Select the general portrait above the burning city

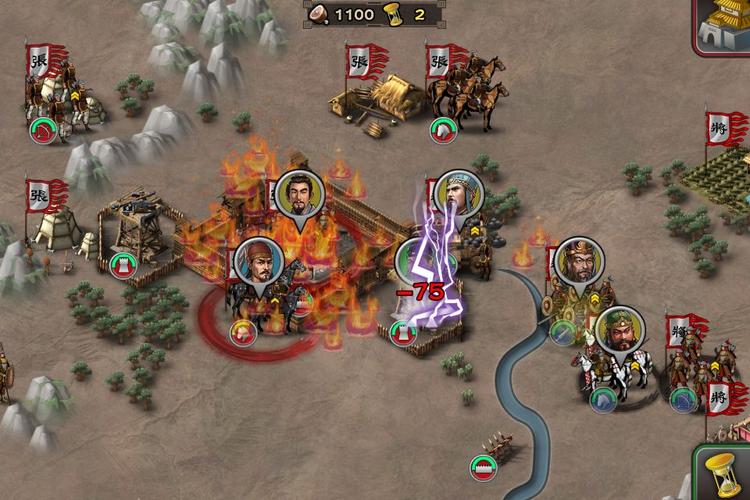click(297, 197)
